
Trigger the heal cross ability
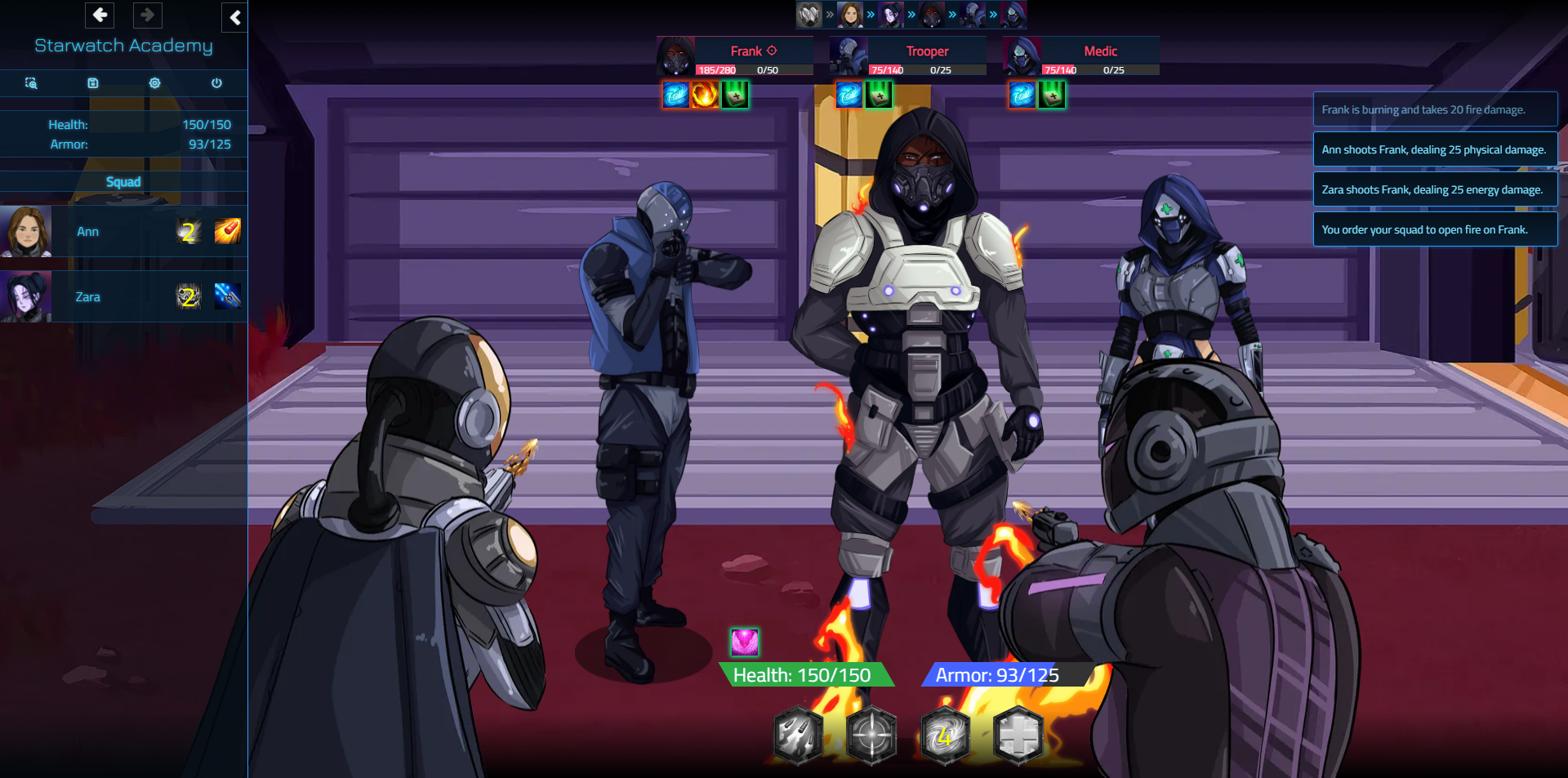(1019, 736)
